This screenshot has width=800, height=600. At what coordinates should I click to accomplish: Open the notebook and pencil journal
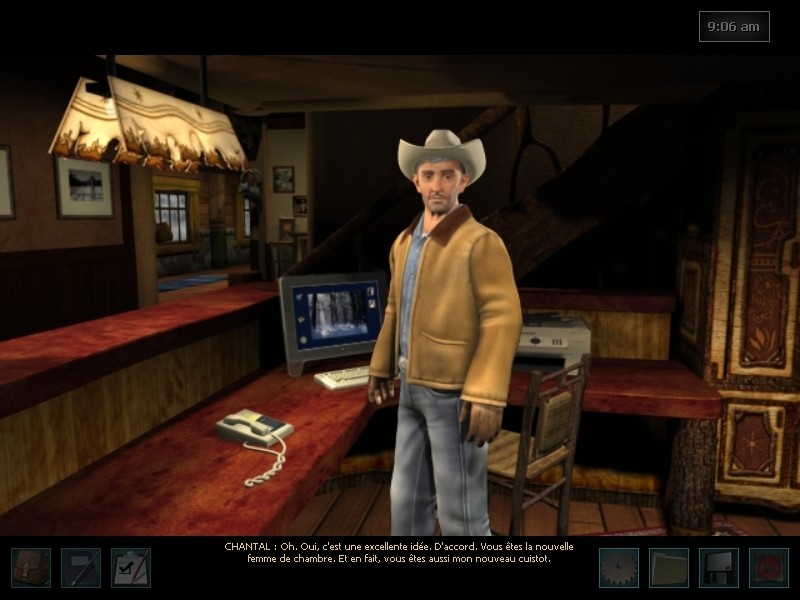[81, 567]
